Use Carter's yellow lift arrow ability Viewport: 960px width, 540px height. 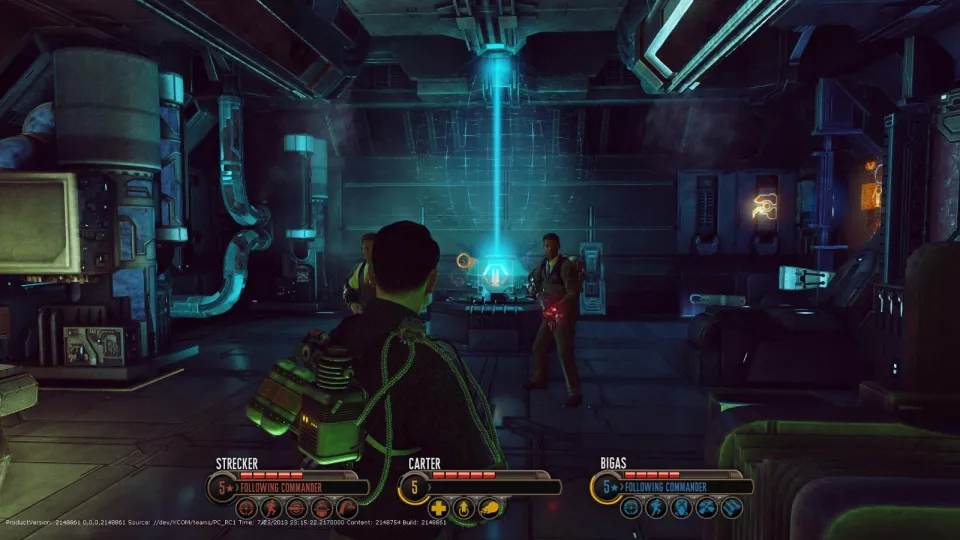[463, 507]
